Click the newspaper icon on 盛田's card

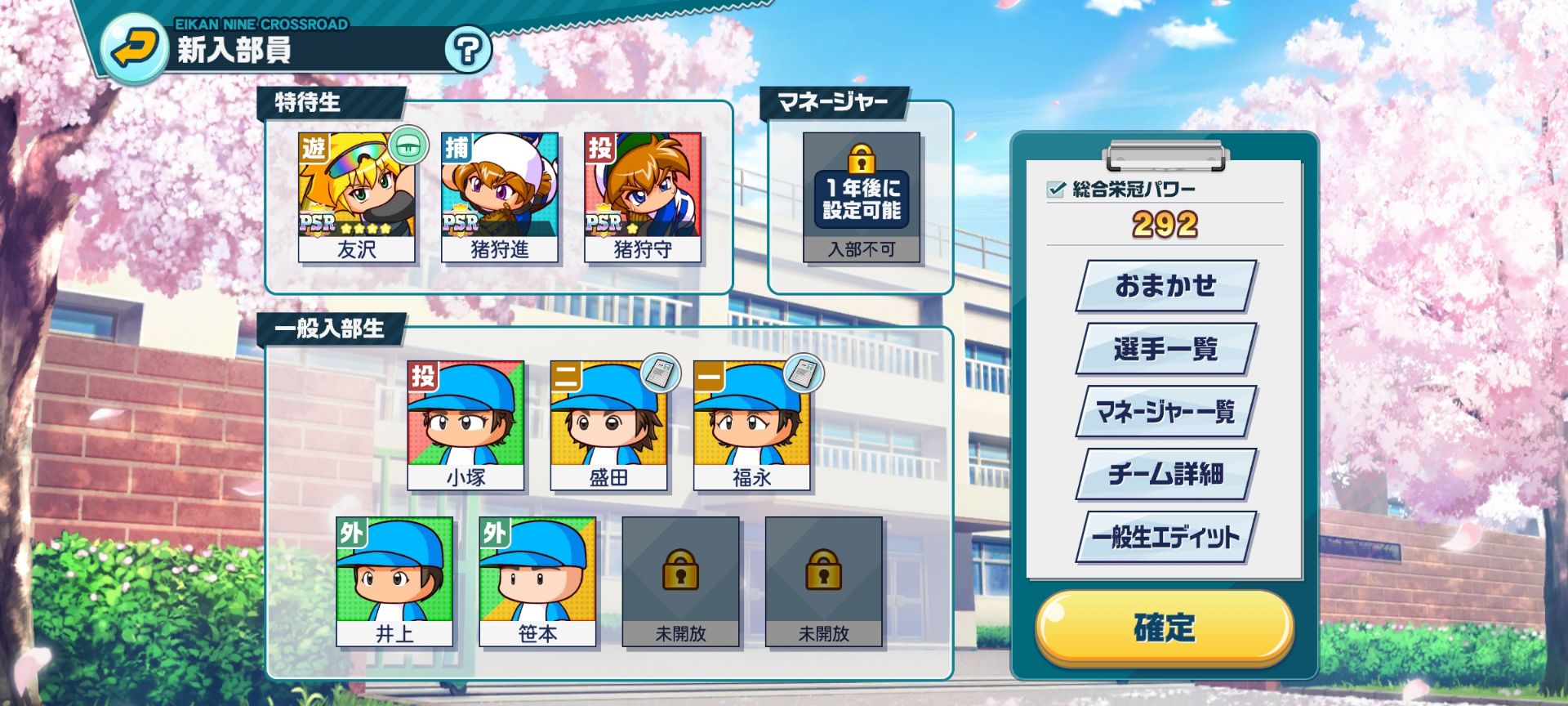click(661, 371)
